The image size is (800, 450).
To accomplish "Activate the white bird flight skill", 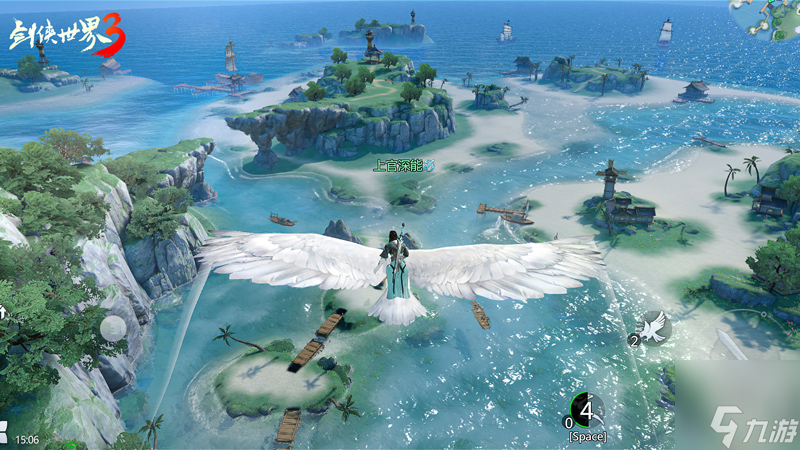I will pyautogui.click(x=655, y=325).
